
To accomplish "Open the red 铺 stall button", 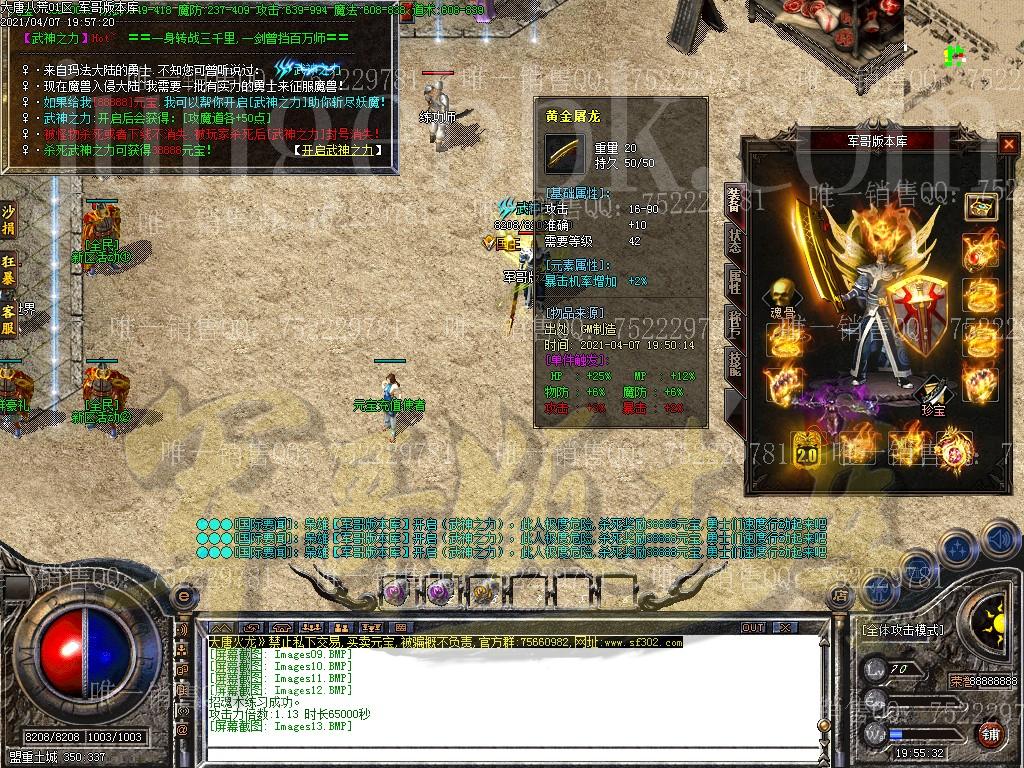I will 989,735.
